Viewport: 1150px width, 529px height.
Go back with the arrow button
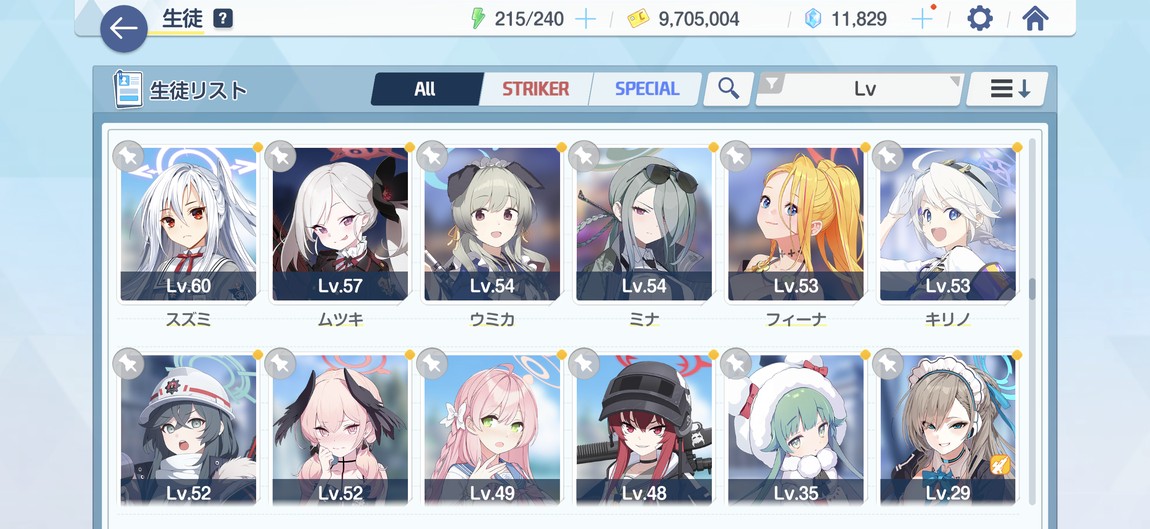(x=123, y=28)
